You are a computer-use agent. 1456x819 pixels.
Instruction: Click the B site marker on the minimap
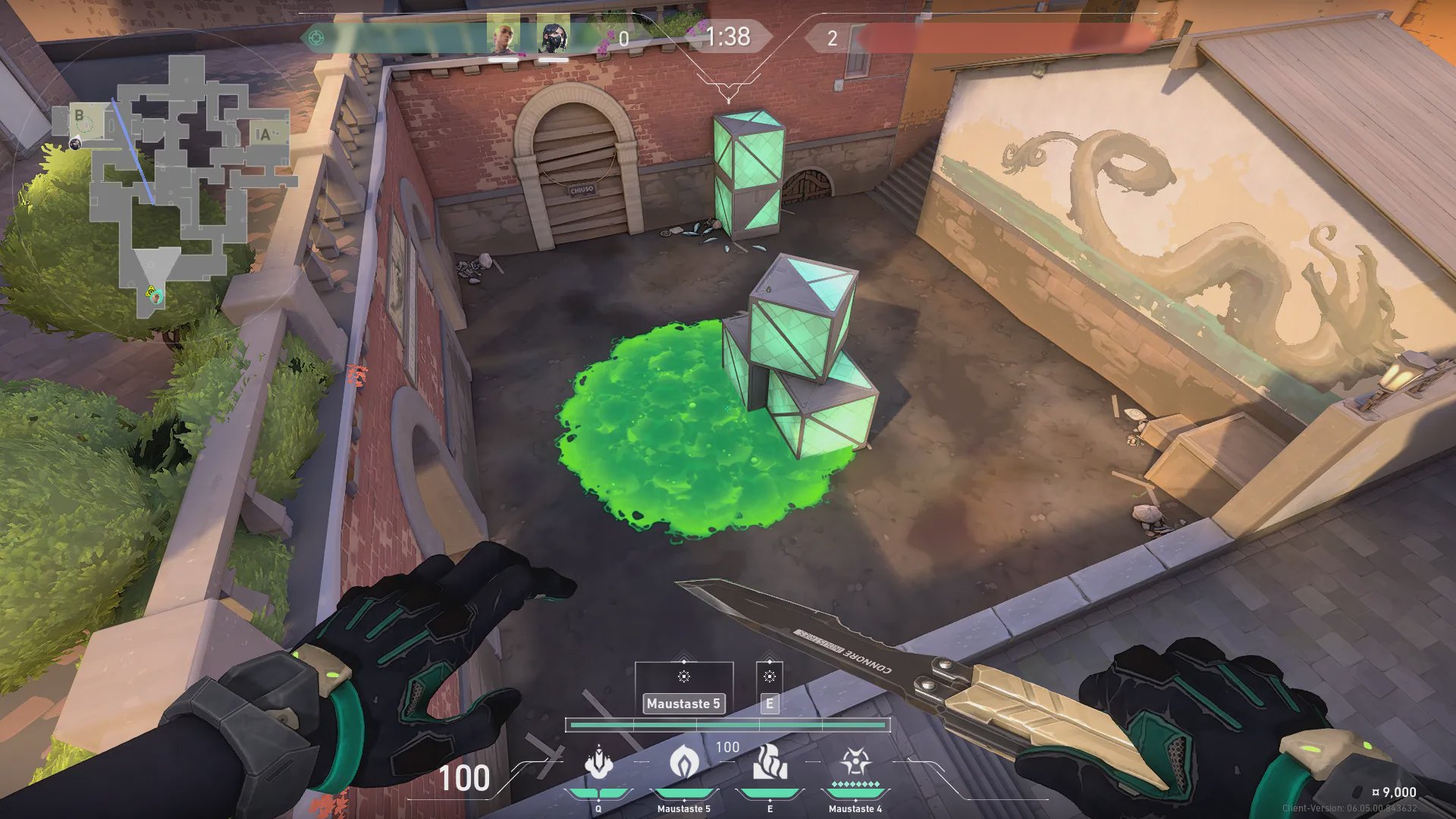pyautogui.click(x=79, y=116)
